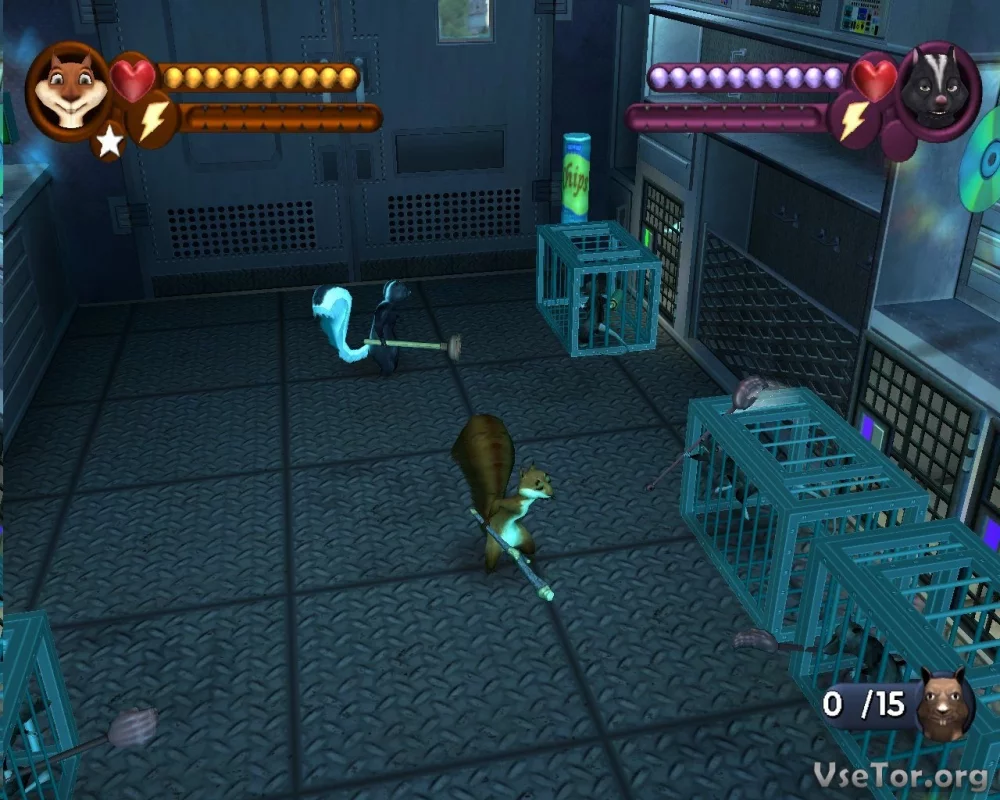Click the heart icon beside the skunk portrait
Screen dimensions: 1000x800
click(875, 79)
